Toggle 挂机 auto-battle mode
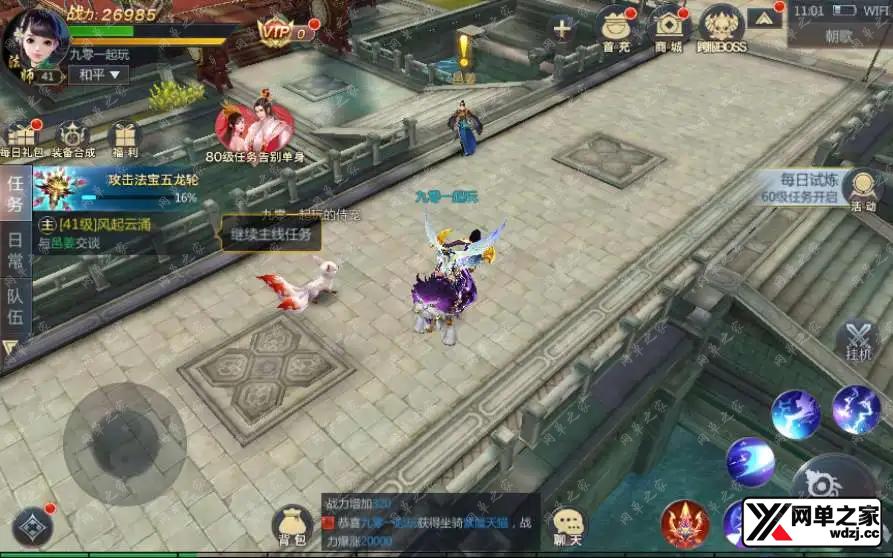The height and width of the screenshot is (558, 893). click(x=858, y=341)
